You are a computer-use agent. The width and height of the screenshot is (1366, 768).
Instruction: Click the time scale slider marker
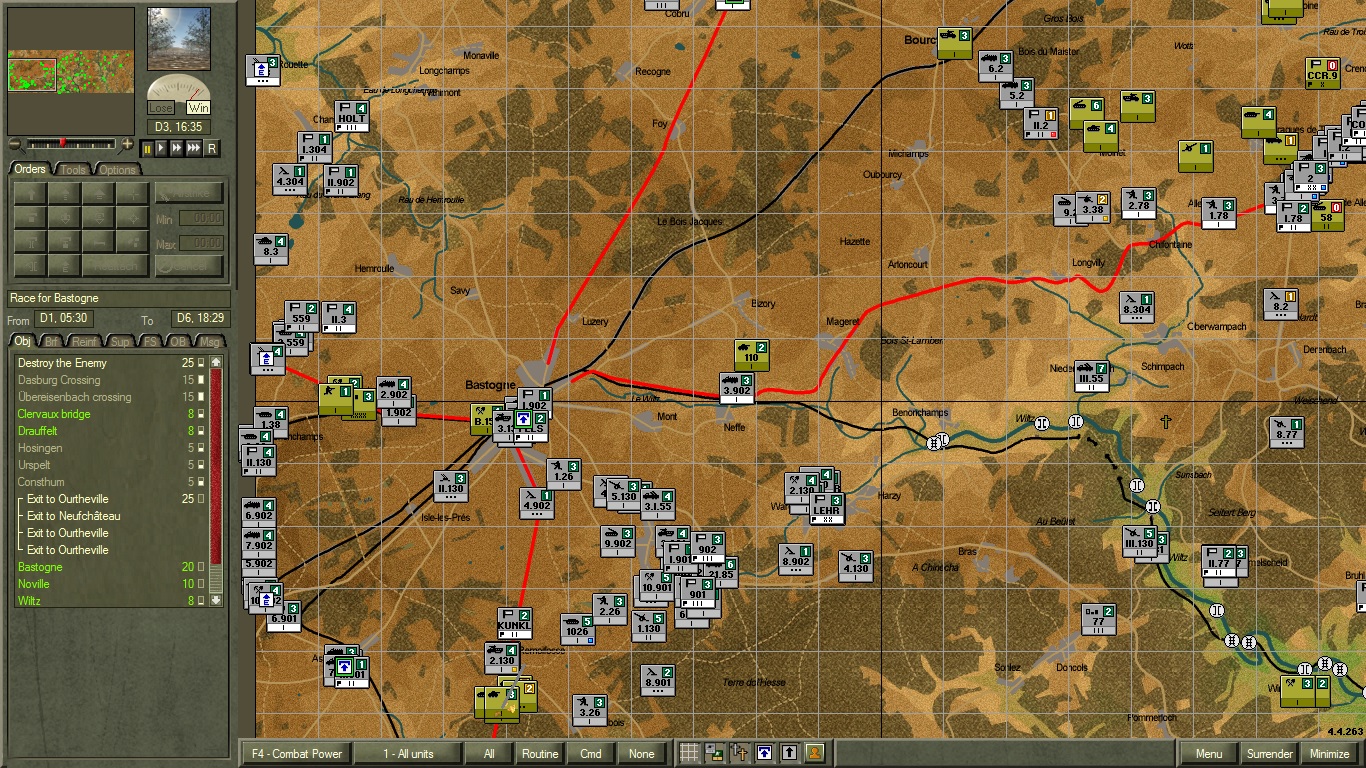pyautogui.click(x=63, y=143)
